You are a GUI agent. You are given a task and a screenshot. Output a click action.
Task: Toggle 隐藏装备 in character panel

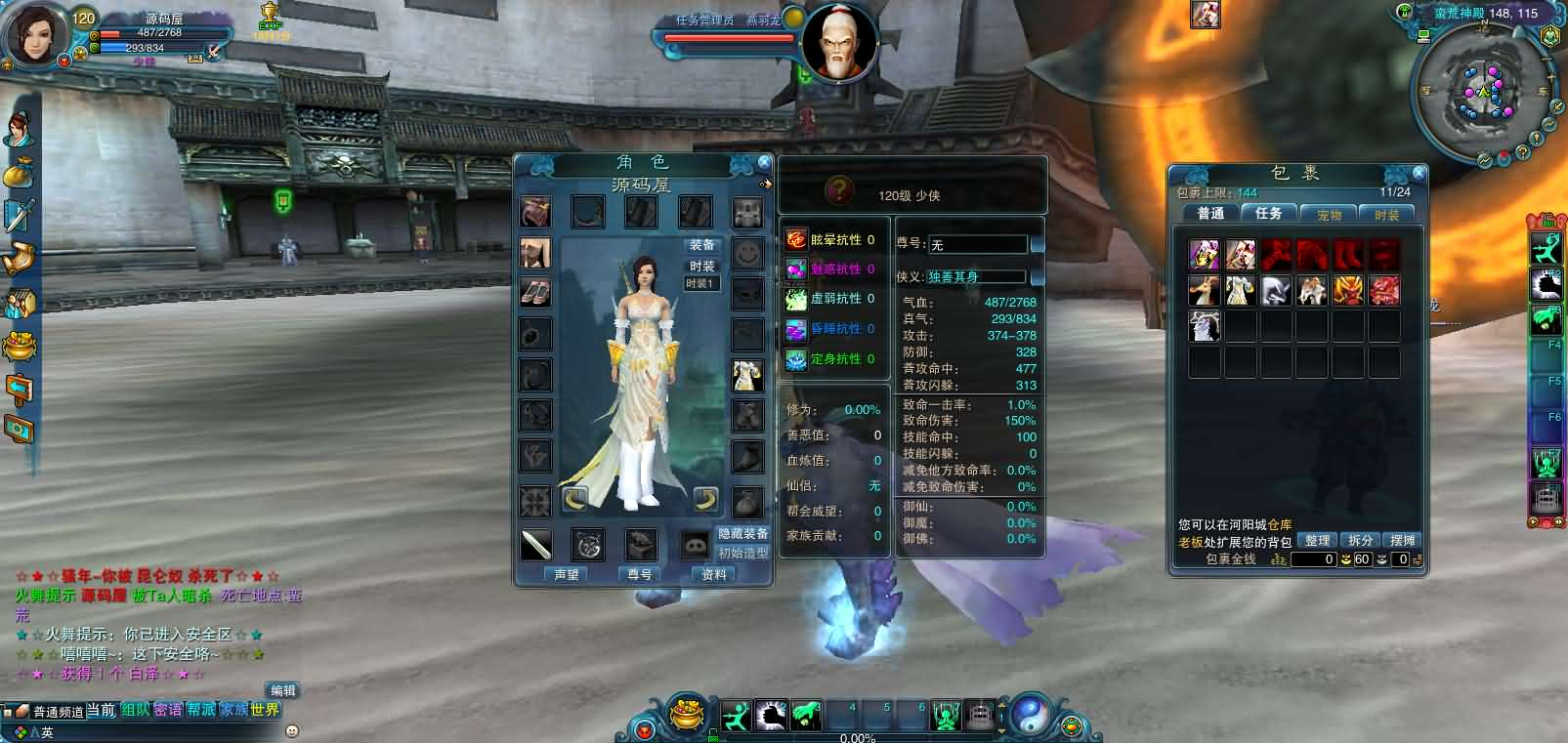click(x=743, y=533)
